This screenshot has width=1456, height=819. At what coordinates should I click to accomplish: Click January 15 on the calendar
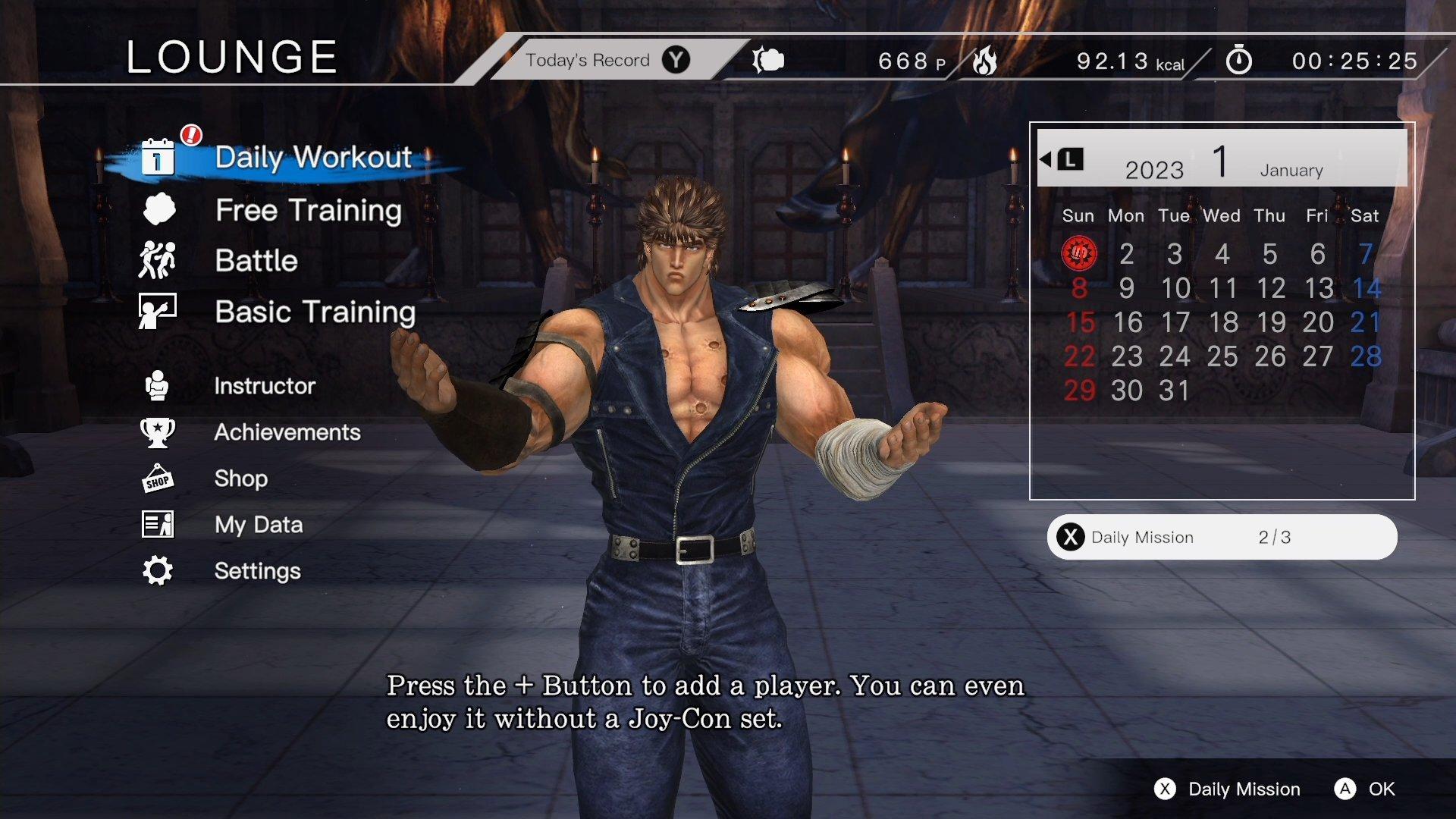pyautogui.click(x=1079, y=322)
